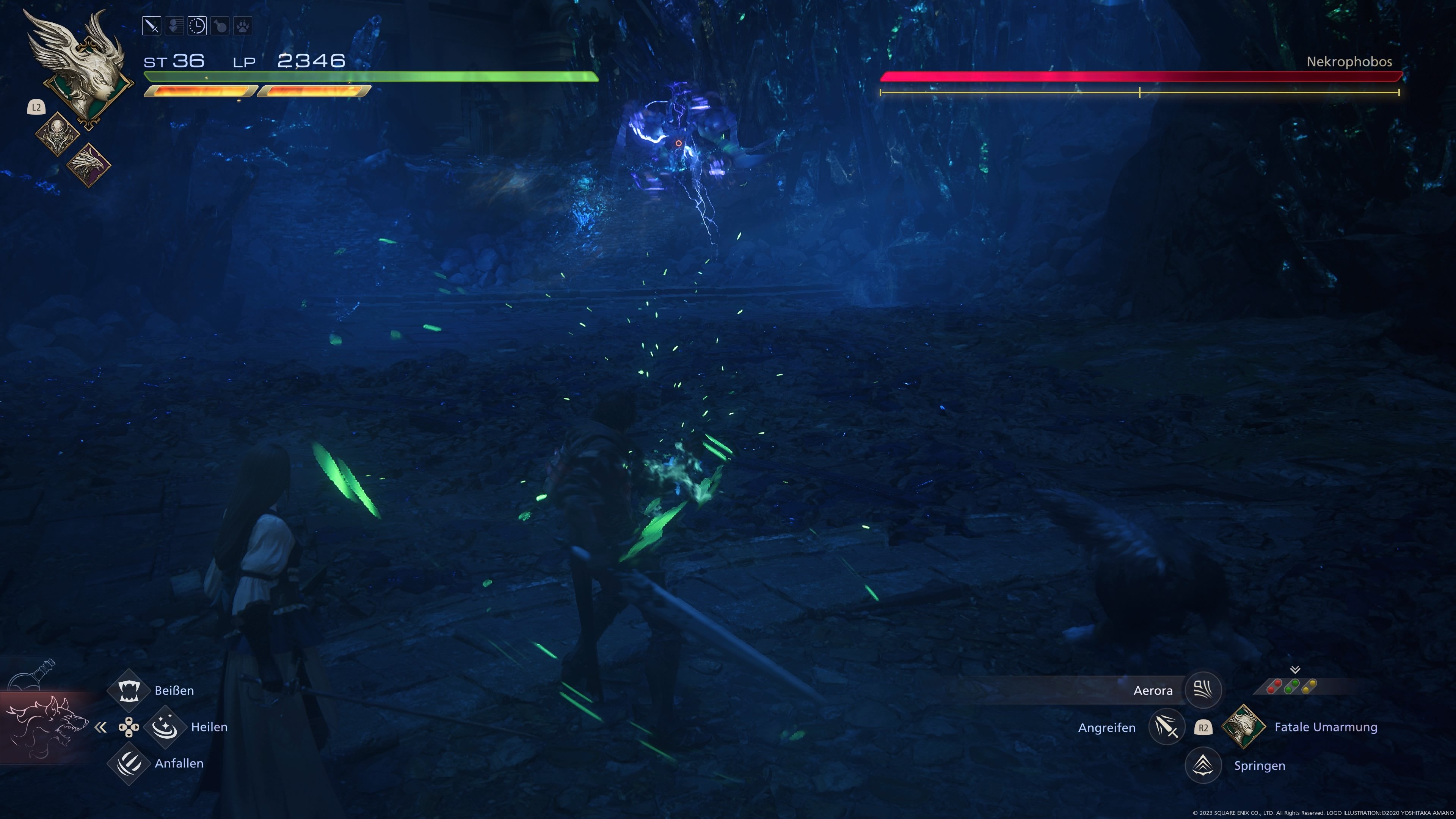
Task: Open the d-pad command selector
Action: tap(129, 728)
